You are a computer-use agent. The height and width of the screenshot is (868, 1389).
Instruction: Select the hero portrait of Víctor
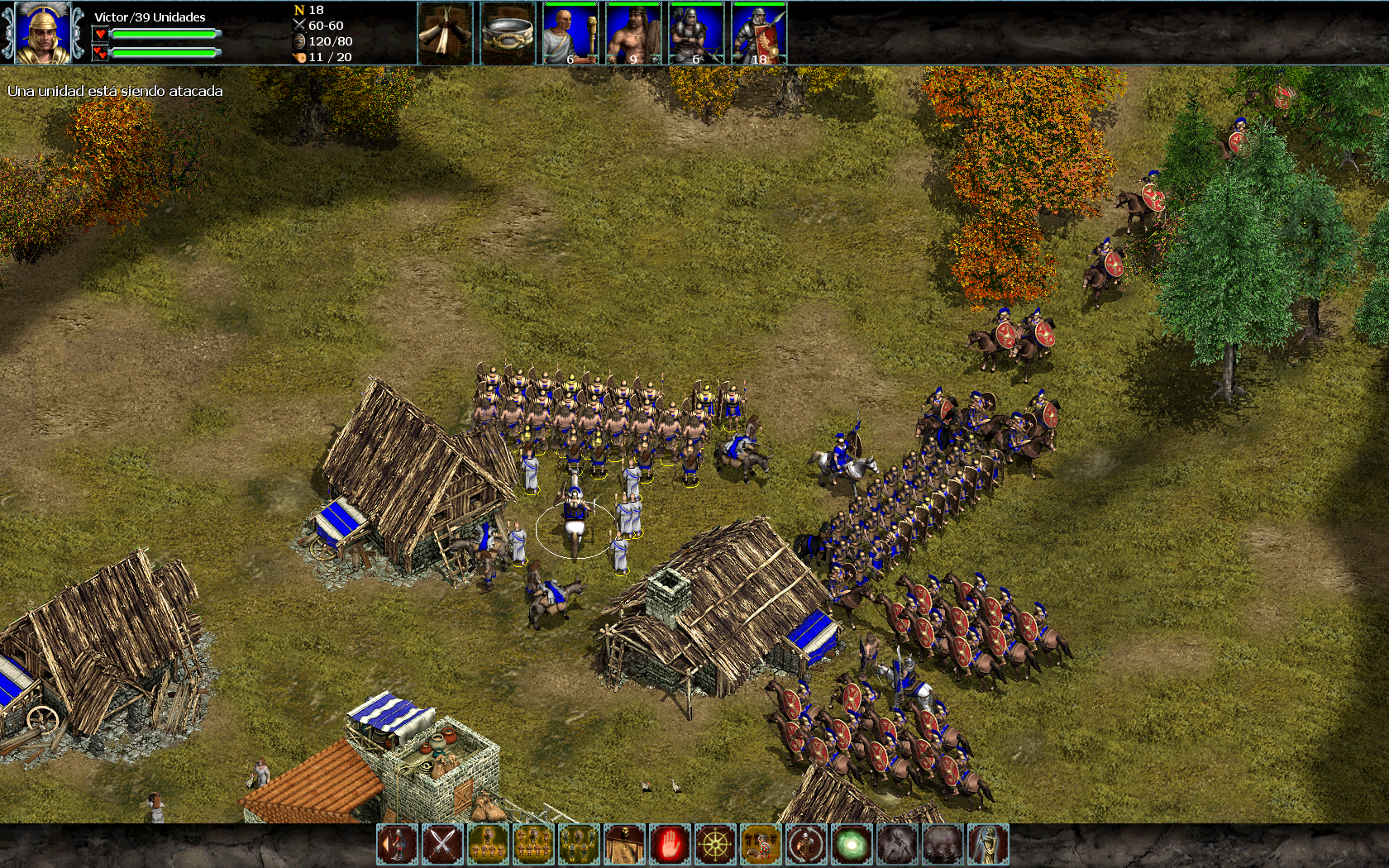pyautogui.click(x=43, y=33)
